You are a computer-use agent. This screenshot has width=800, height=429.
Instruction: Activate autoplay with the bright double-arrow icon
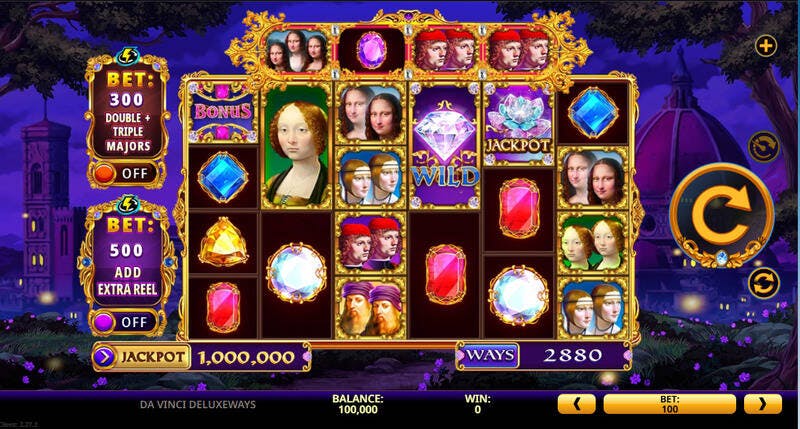click(761, 281)
